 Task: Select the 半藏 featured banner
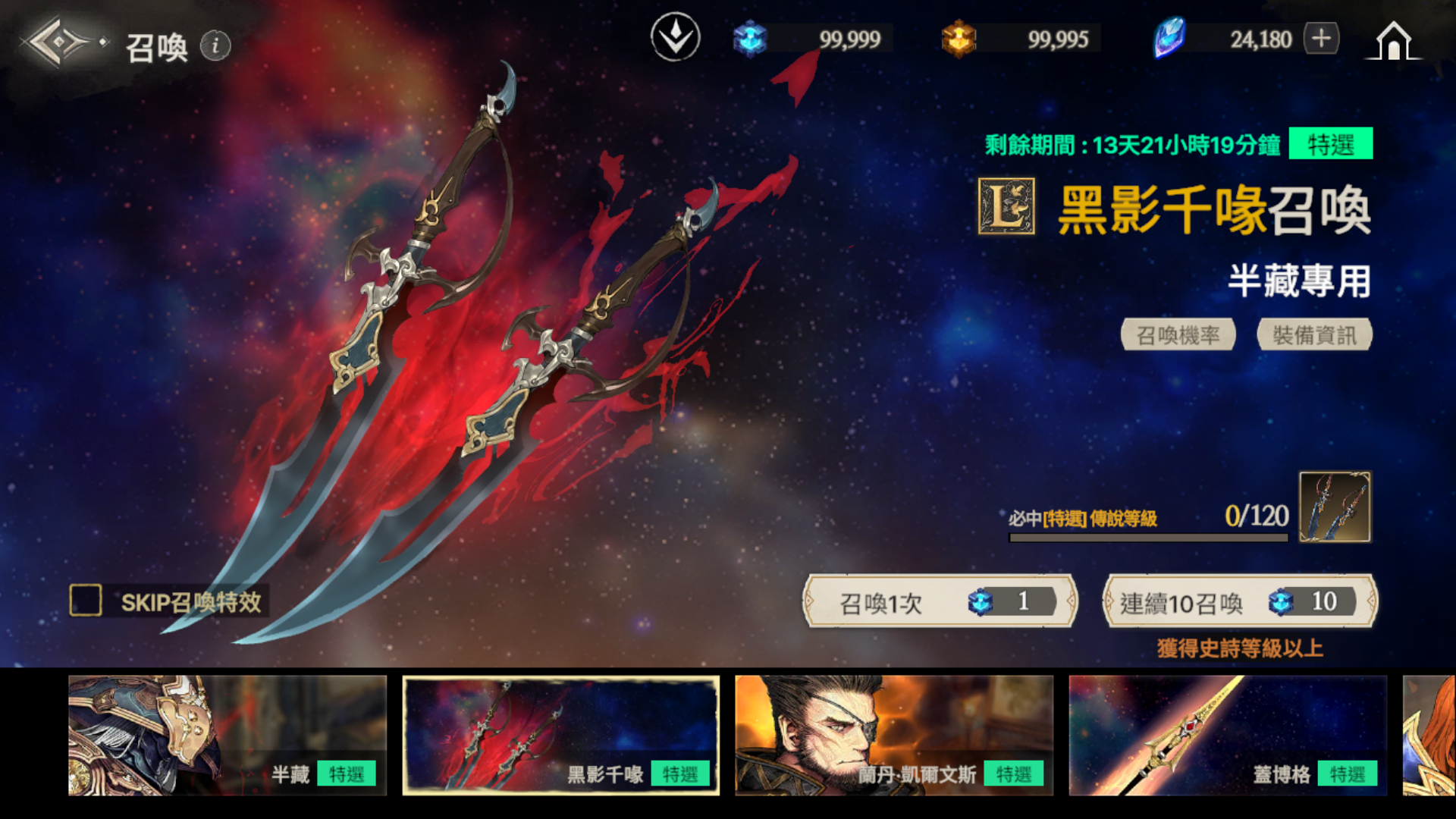[x=227, y=735]
